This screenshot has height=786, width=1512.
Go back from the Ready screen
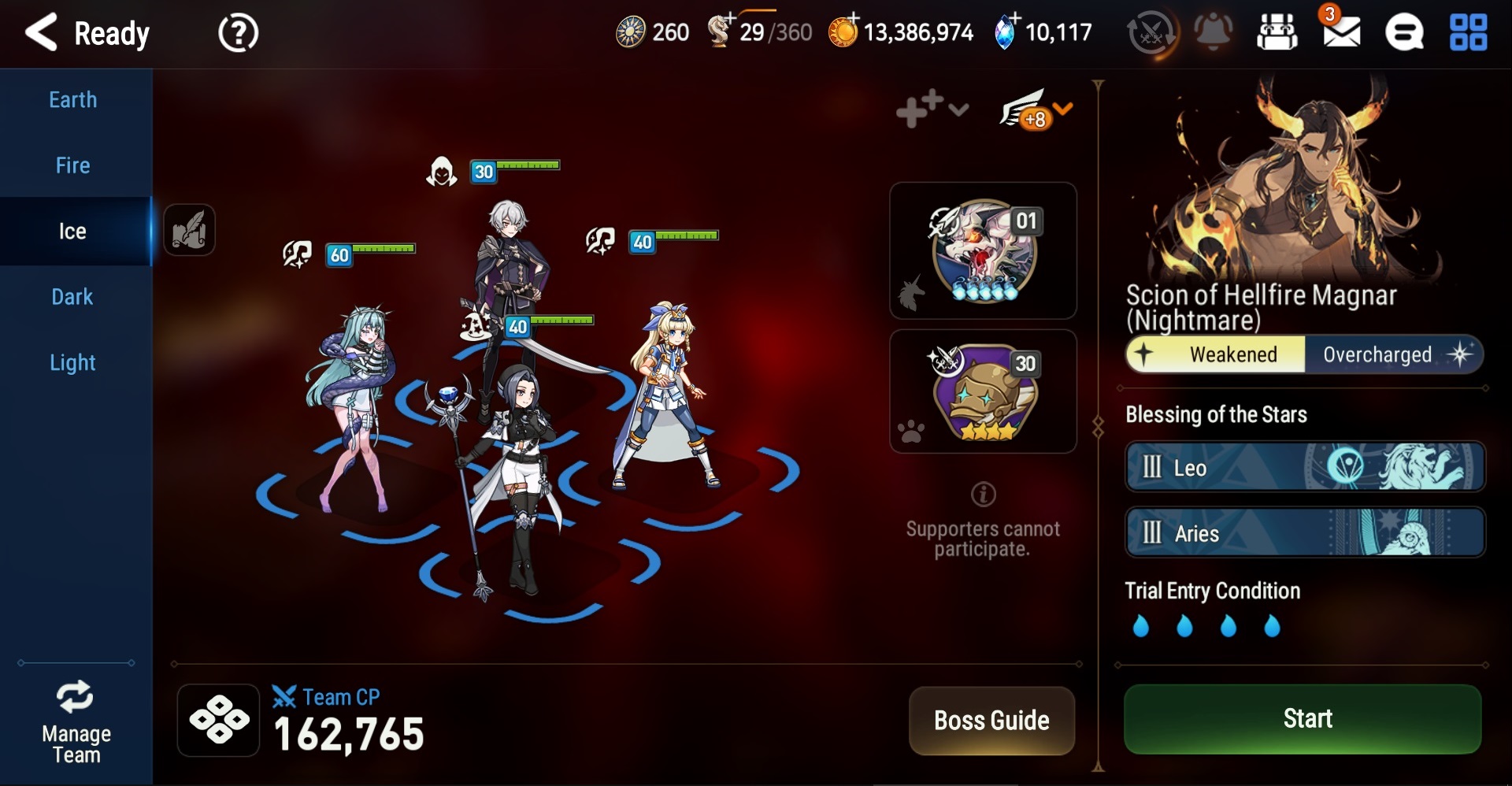(x=43, y=33)
